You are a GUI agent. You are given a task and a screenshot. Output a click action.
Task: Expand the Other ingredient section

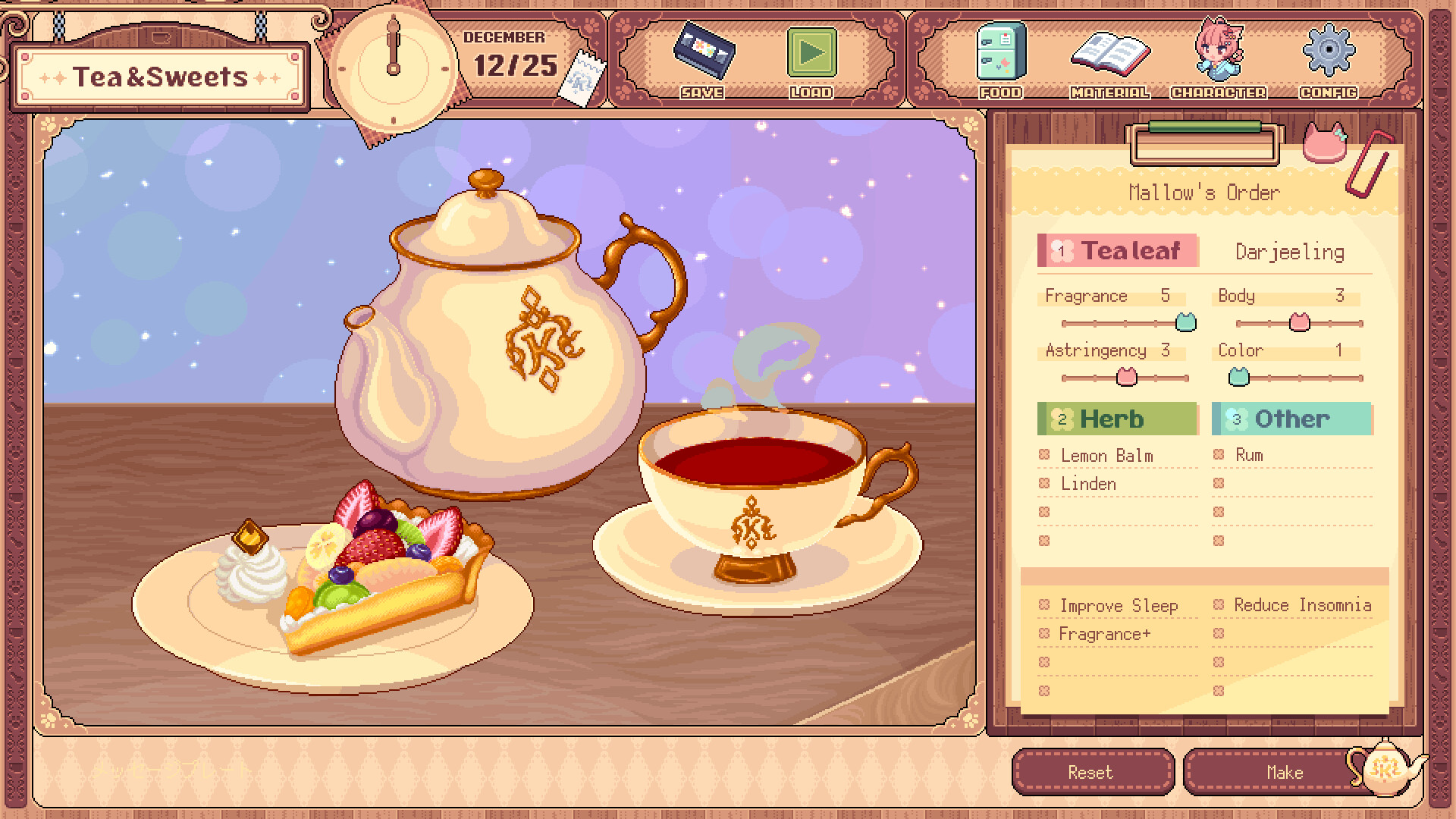tap(1292, 418)
